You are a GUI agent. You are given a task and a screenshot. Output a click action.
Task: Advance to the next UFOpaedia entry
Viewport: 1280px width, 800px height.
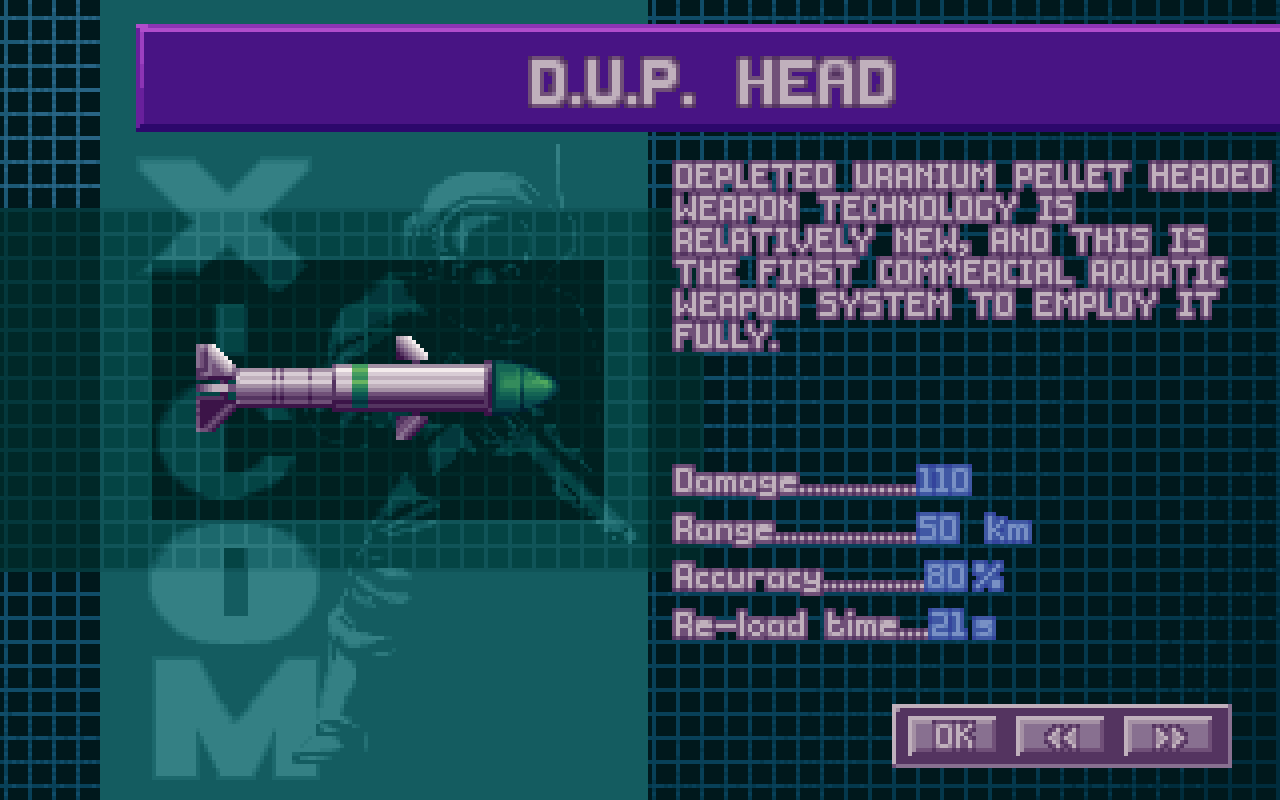[x=1169, y=736]
